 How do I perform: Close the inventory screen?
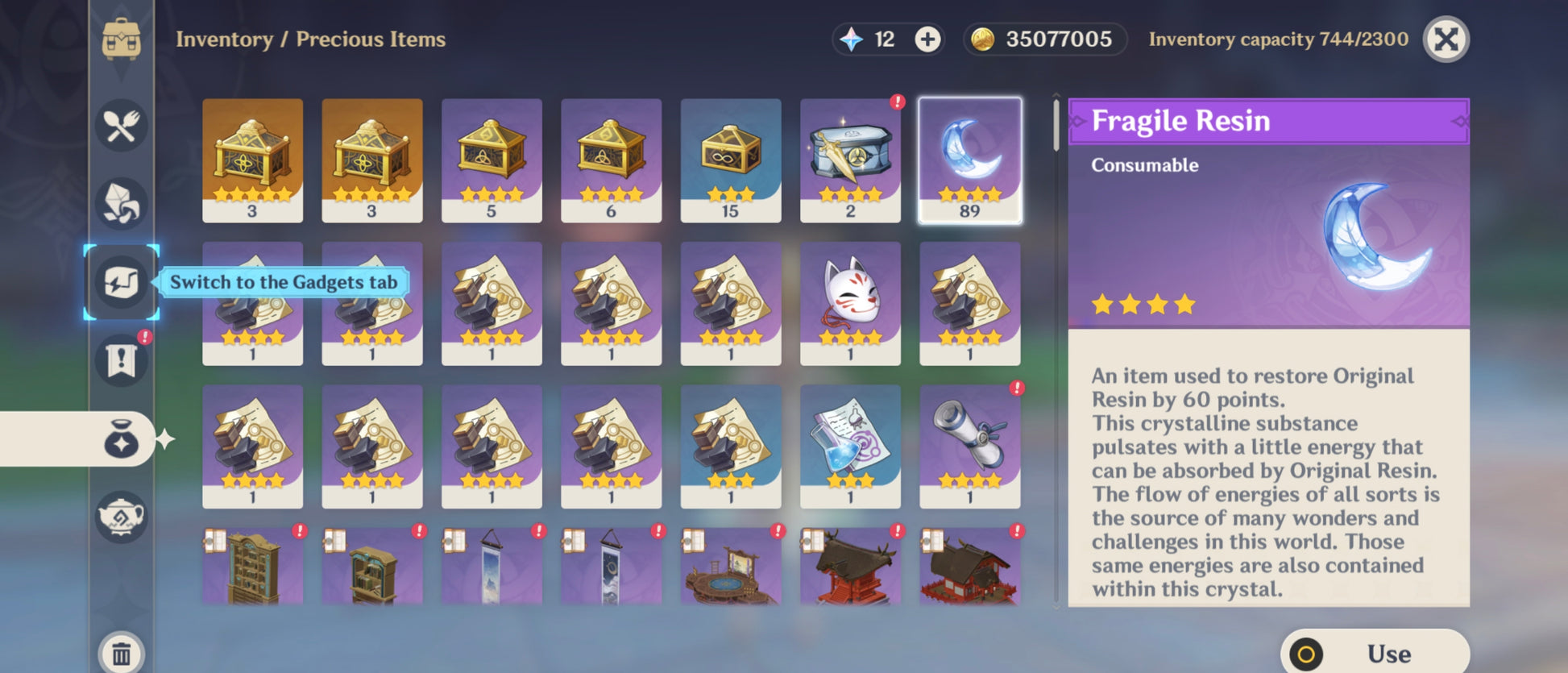[x=1446, y=39]
